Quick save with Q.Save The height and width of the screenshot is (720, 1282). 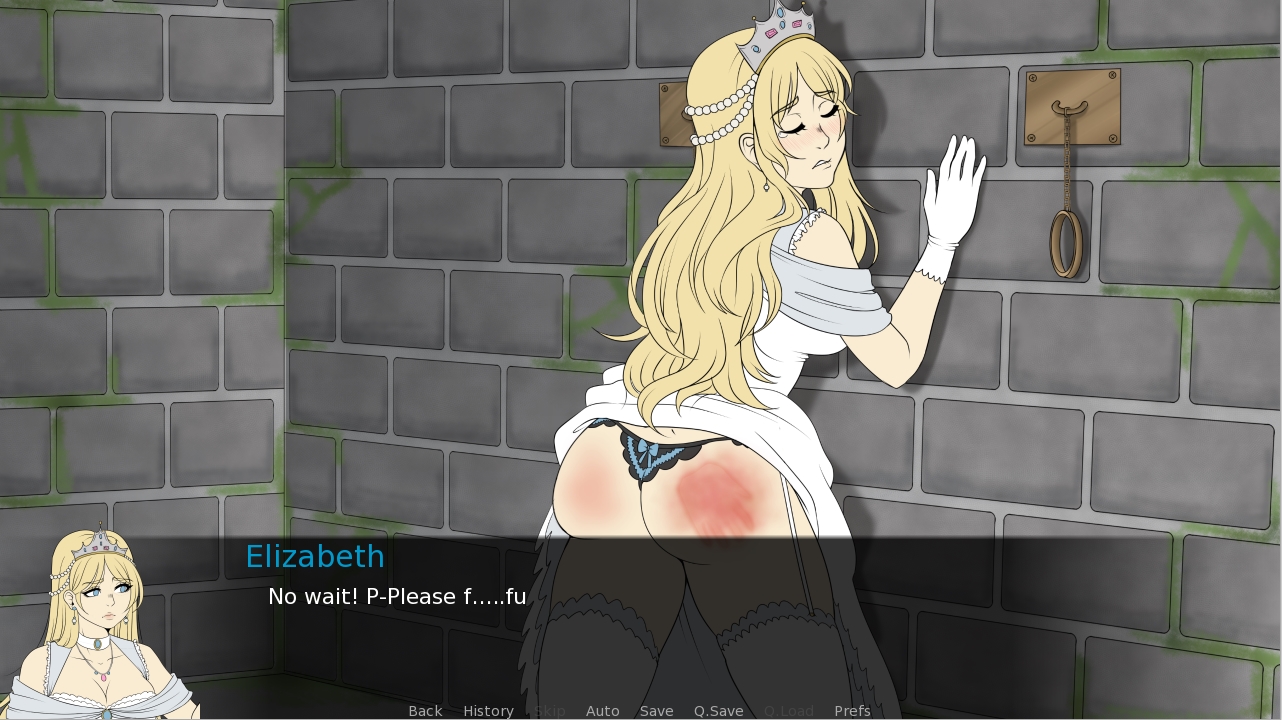coord(718,711)
